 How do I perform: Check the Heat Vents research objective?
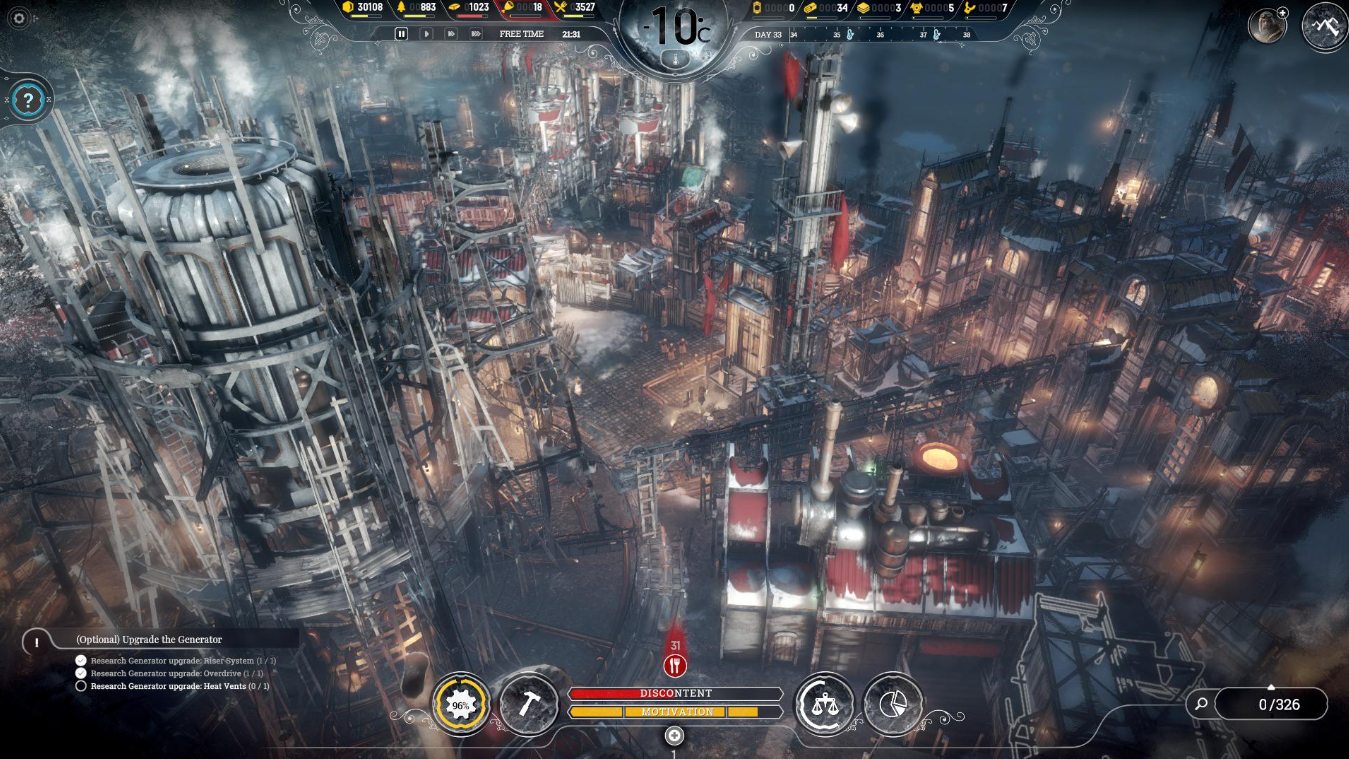79,687
